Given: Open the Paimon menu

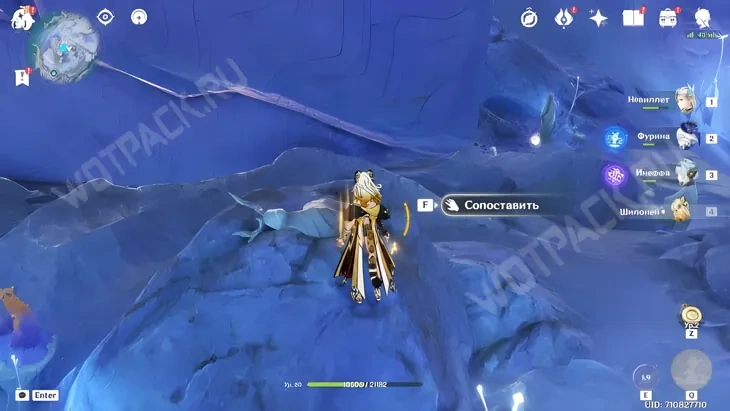Looking at the screenshot, I should click(x=22, y=18).
